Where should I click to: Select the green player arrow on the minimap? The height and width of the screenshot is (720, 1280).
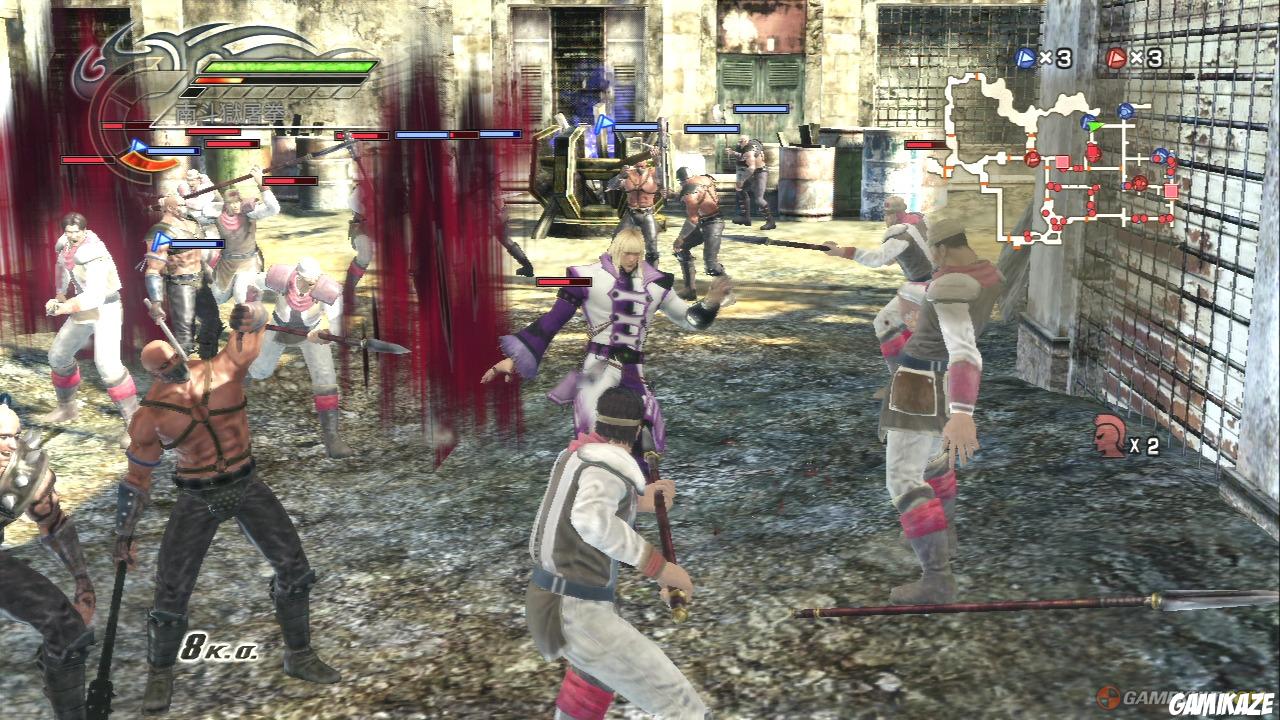(x=1093, y=125)
